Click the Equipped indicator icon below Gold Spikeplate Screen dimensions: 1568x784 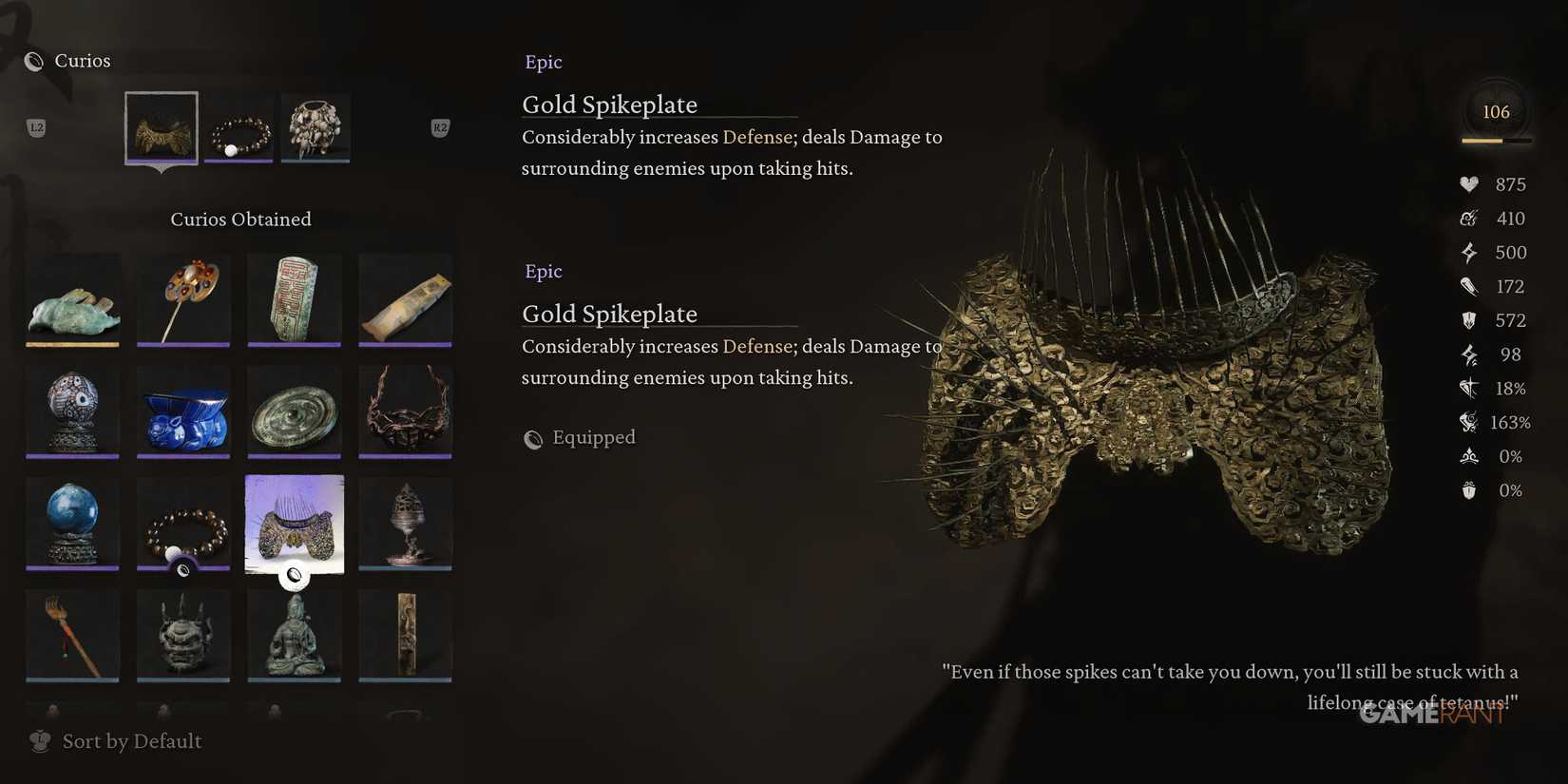(x=532, y=438)
